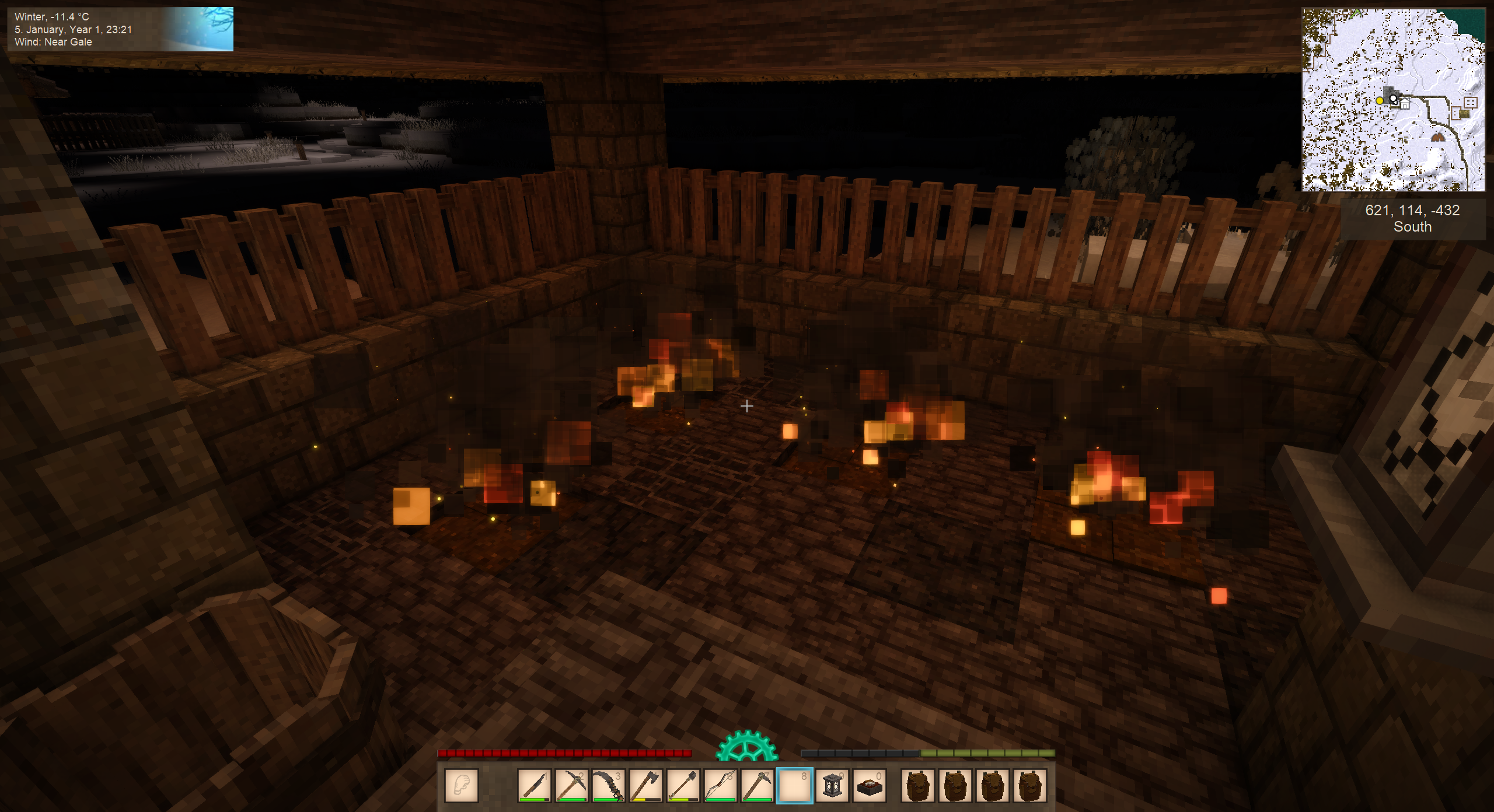Equip the pickaxe from the hotbar
Viewport: 1494px width, 812px height.
(571, 785)
